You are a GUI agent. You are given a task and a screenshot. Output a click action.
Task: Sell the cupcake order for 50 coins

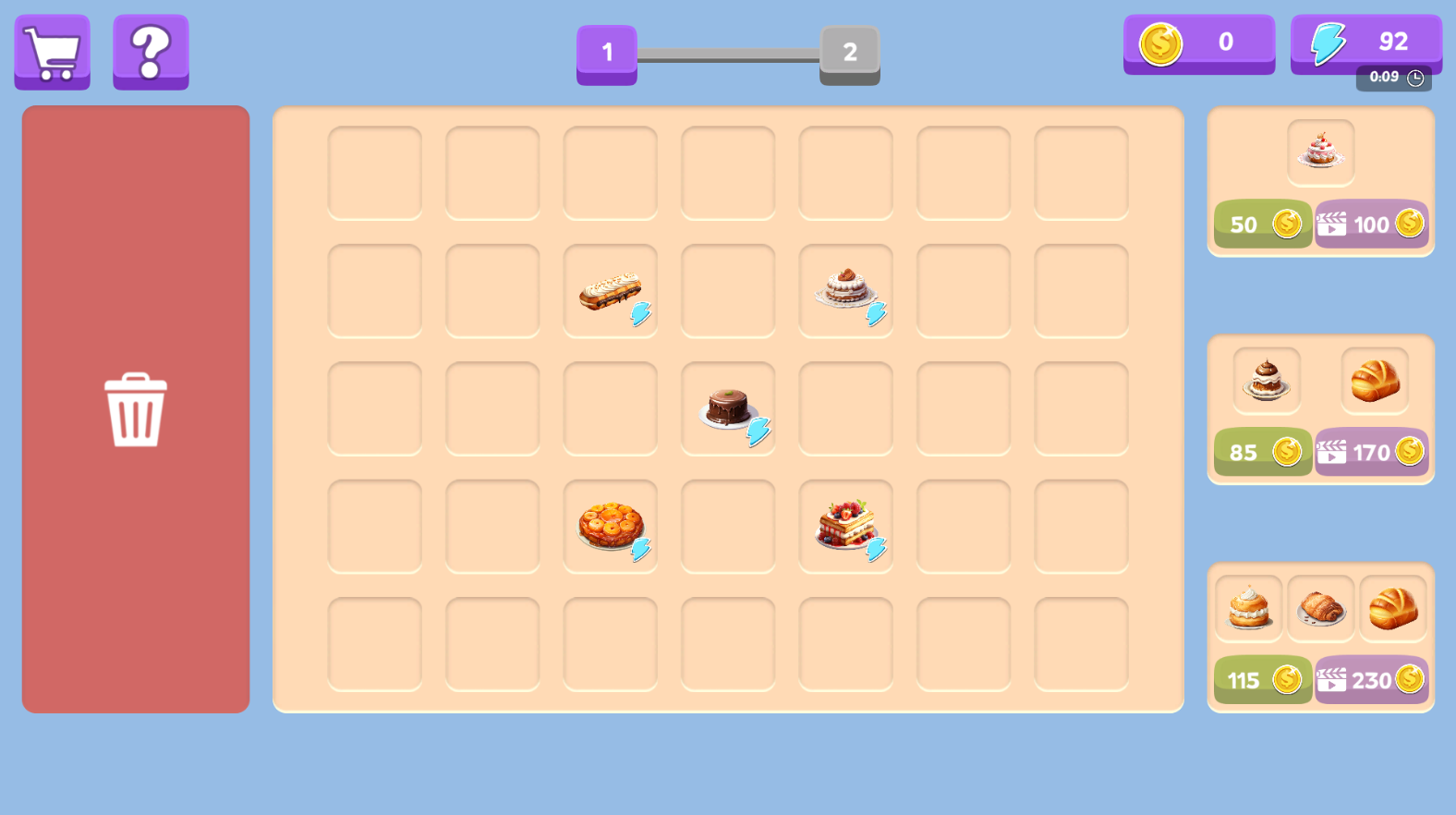[x=1263, y=224]
